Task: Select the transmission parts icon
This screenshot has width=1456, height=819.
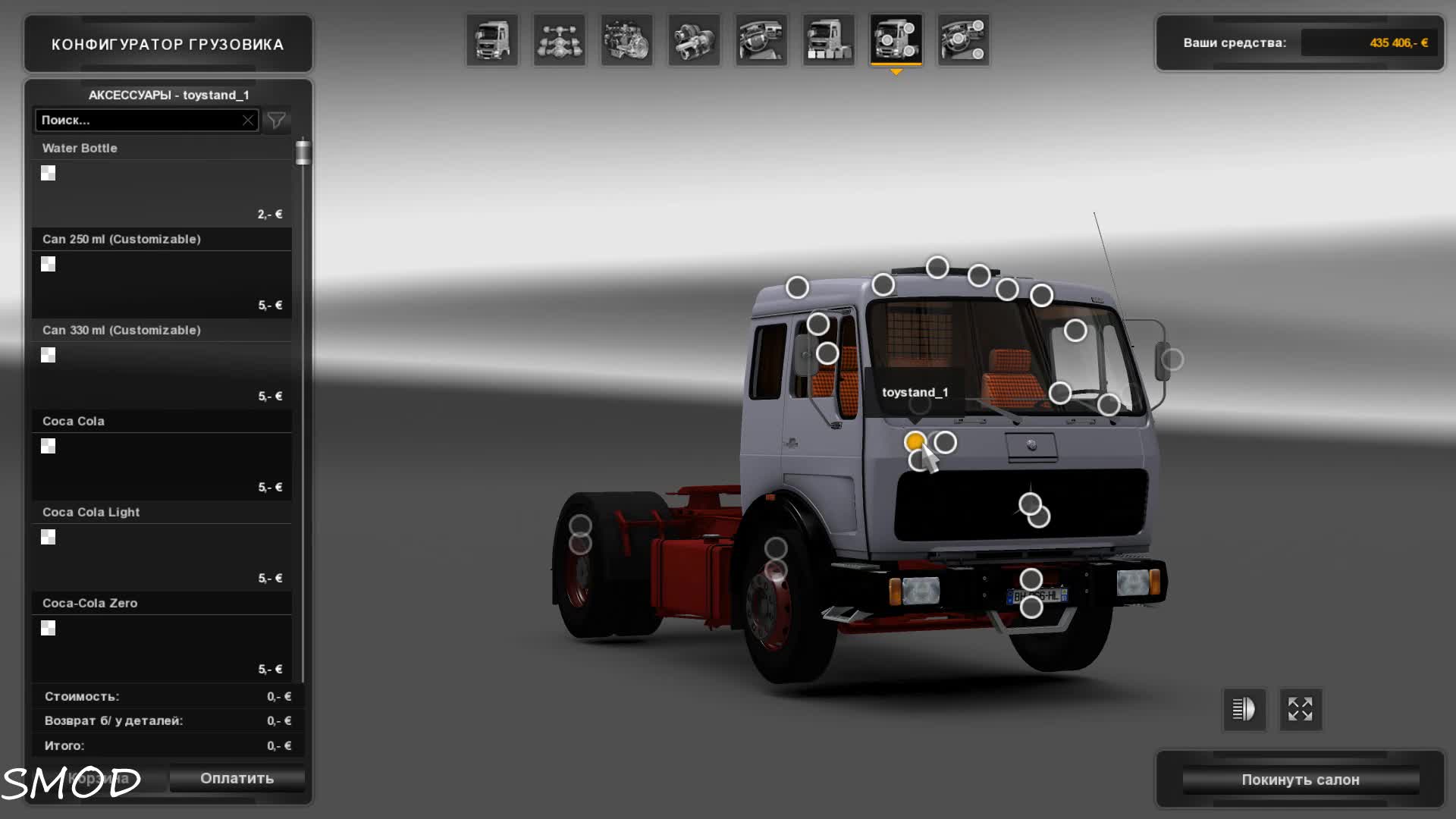Action: (x=695, y=39)
